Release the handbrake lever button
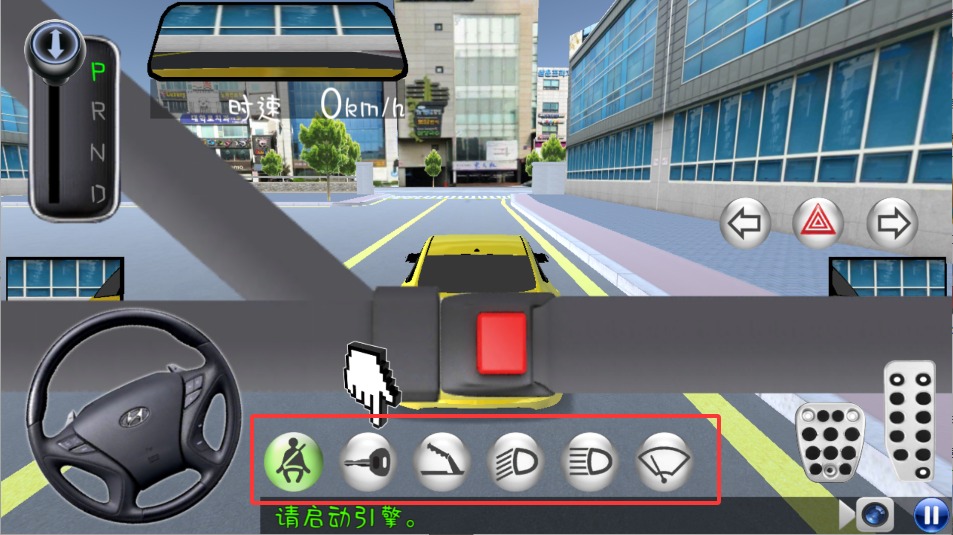The width and height of the screenshot is (953, 535). (442, 461)
